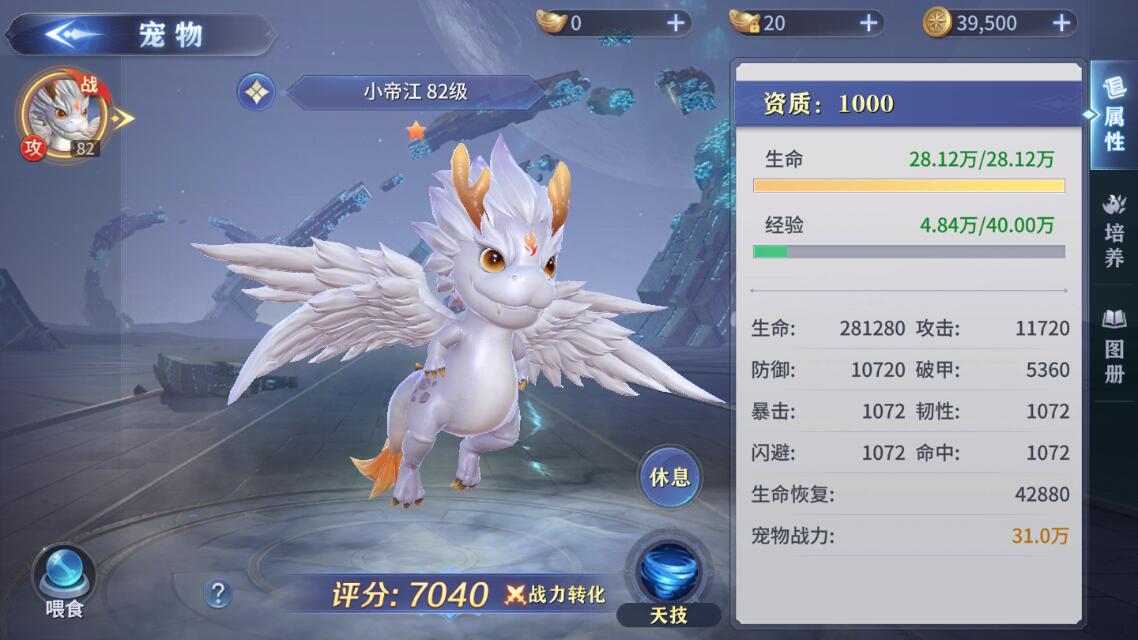Click the diamond icon beside pet name

pyautogui.click(x=256, y=93)
